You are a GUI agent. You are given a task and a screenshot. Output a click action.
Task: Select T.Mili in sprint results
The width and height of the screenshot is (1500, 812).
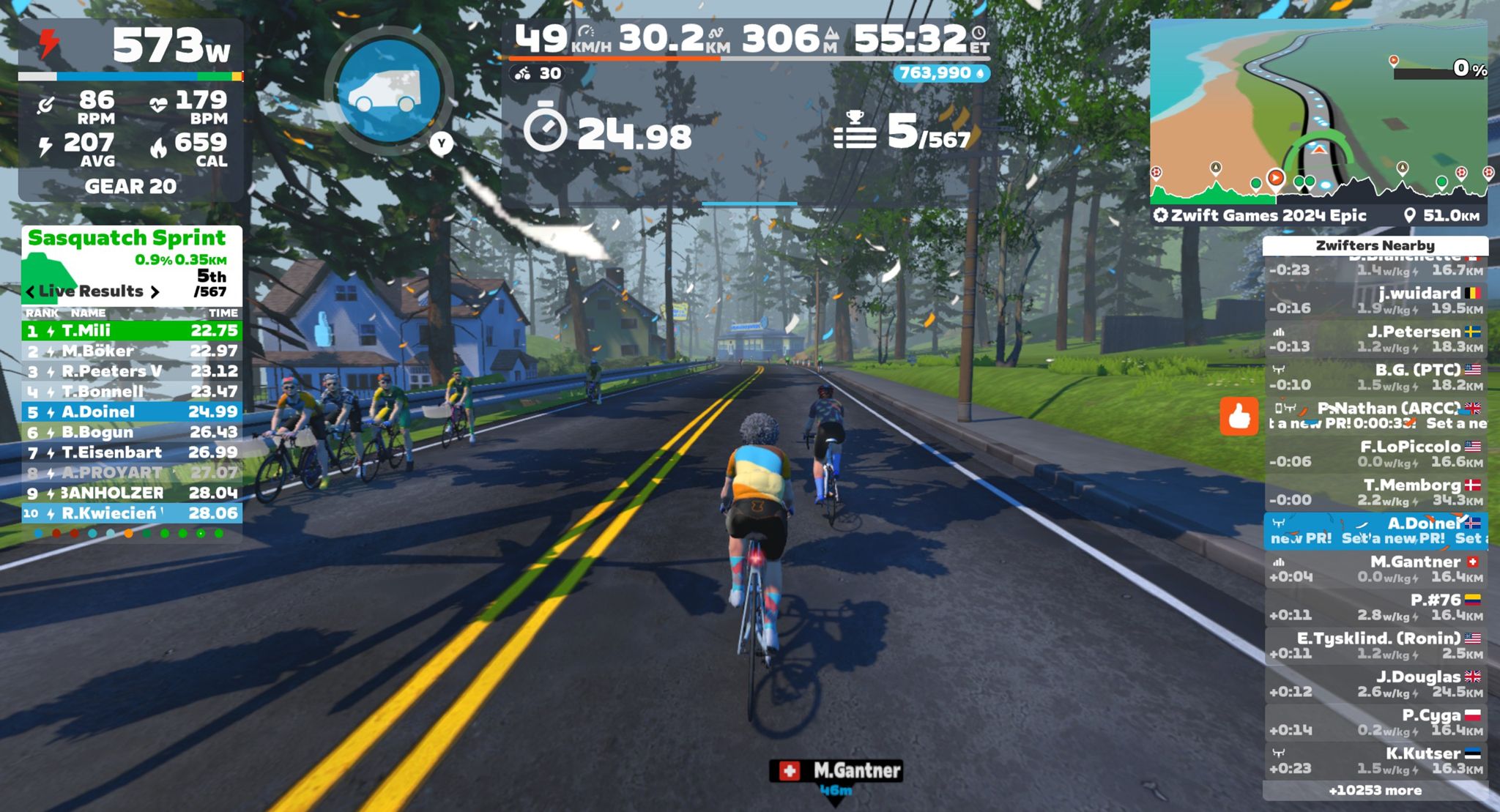[132, 331]
